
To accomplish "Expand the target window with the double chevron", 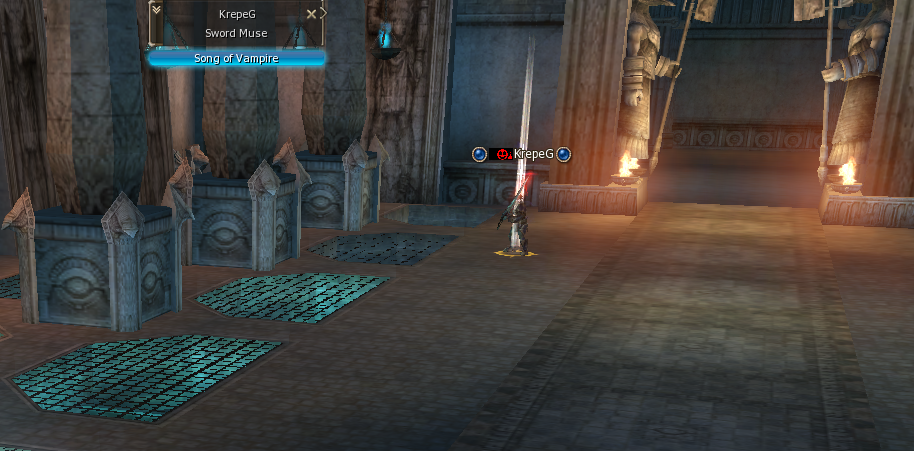I will click(157, 11).
